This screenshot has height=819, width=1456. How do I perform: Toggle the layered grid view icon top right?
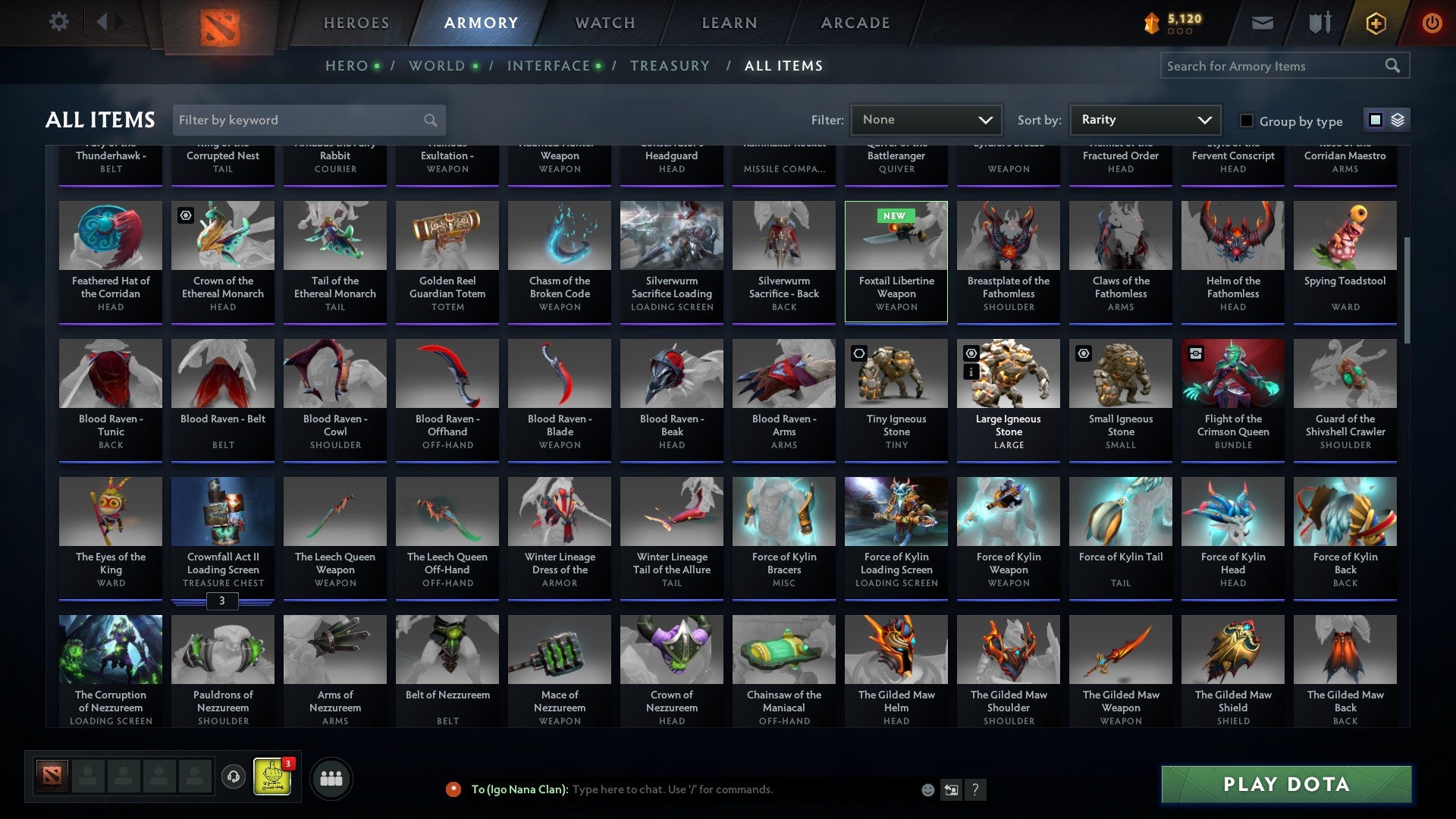pyautogui.click(x=1398, y=120)
